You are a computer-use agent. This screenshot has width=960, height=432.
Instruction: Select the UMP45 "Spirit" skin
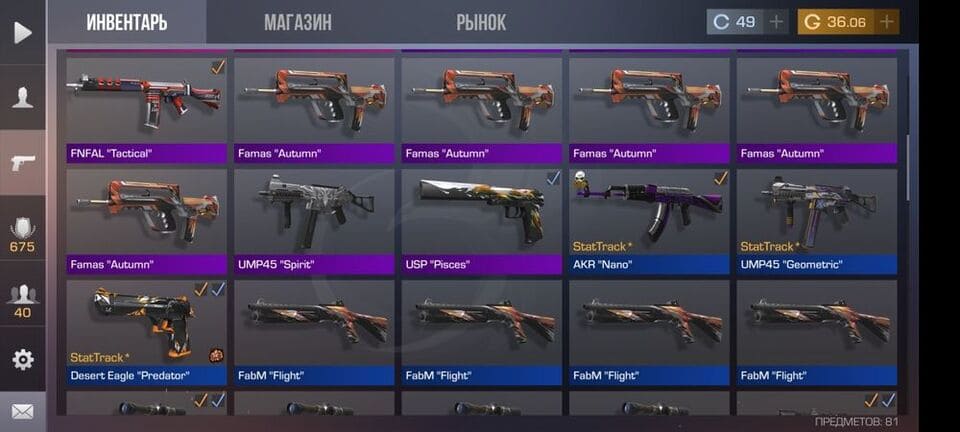pos(314,220)
